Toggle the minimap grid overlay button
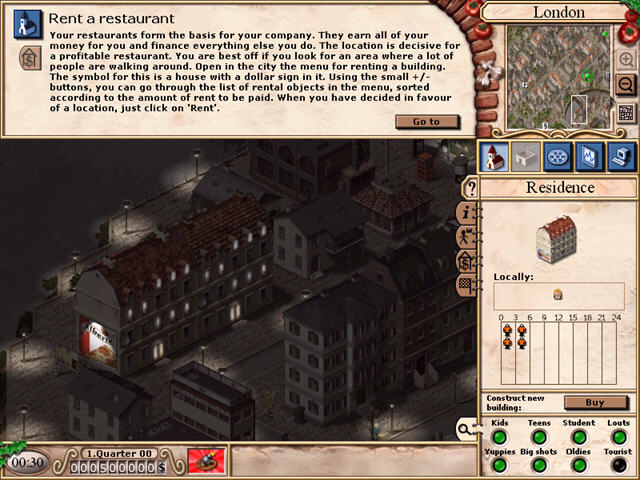The width and height of the screenshot is (640, 480). click(x=626, y=112)
